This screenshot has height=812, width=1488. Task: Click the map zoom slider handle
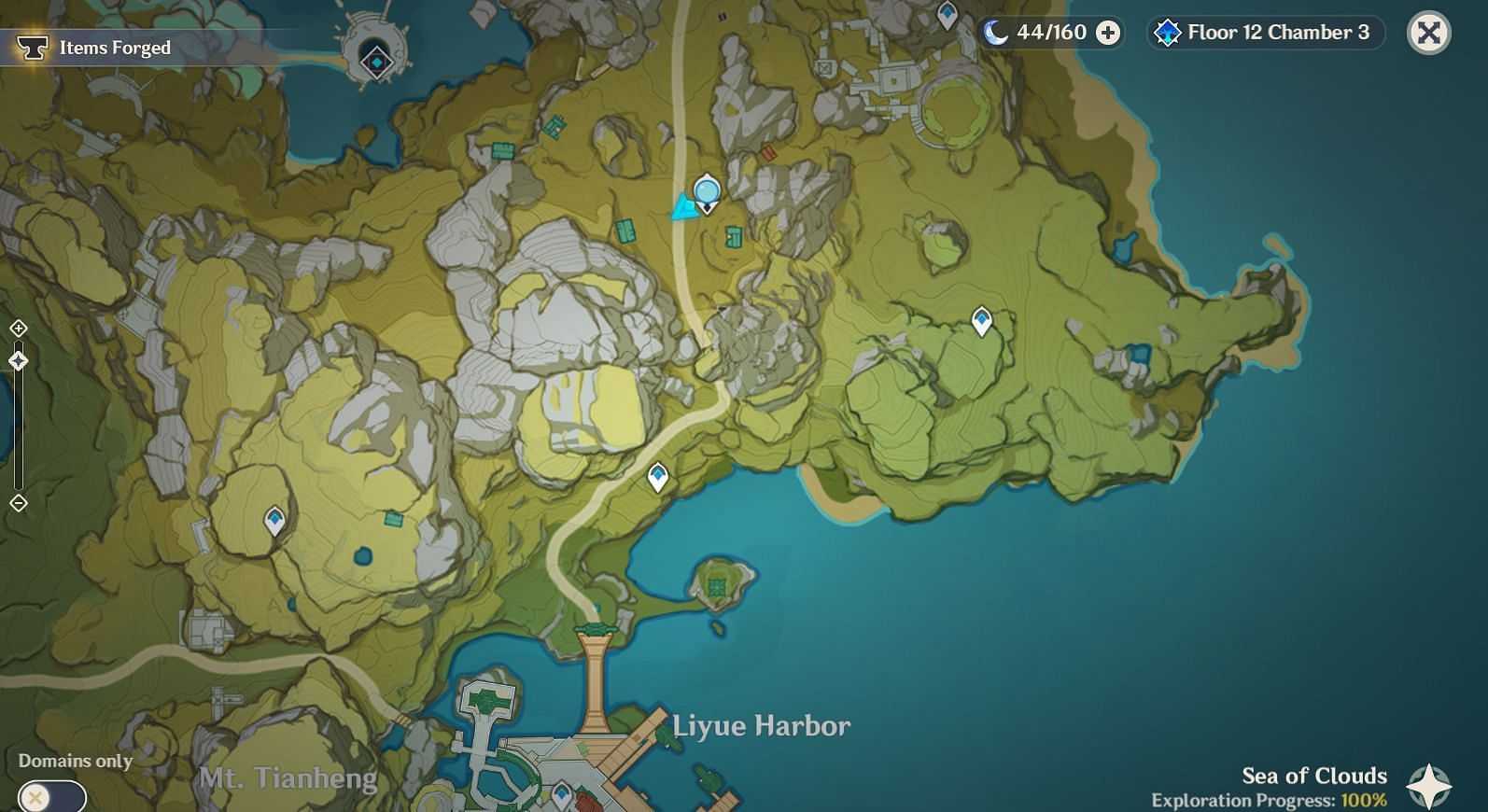point(19,361)
